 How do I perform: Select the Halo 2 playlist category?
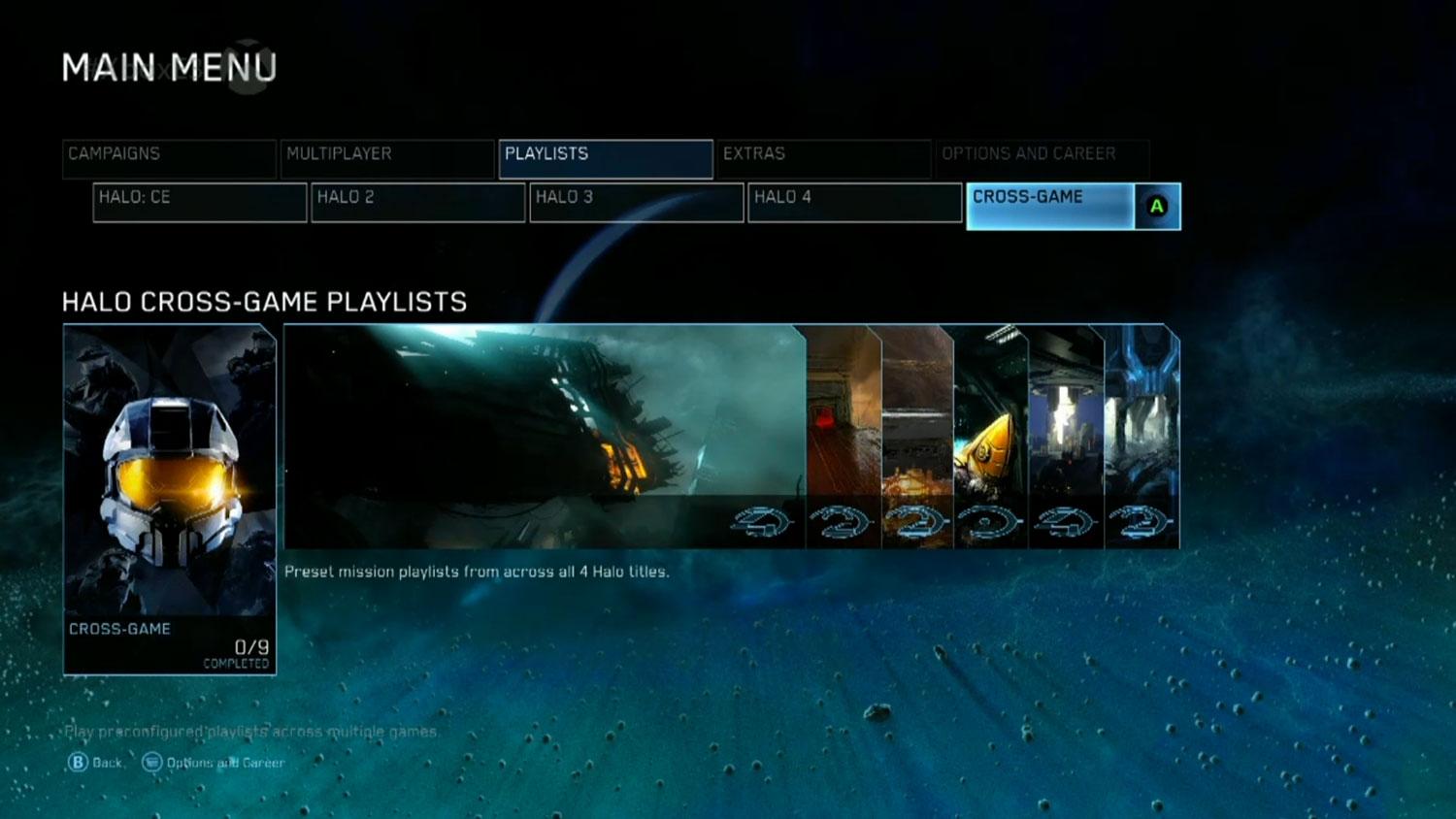[418, 202]
